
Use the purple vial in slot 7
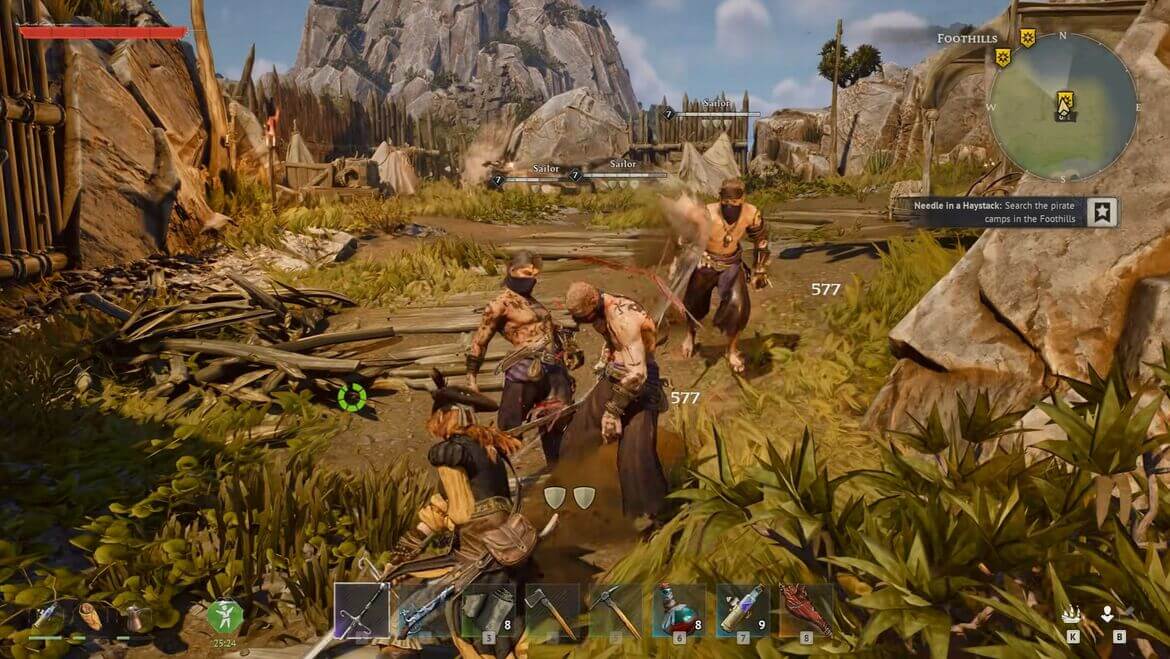tap(743, 610)
